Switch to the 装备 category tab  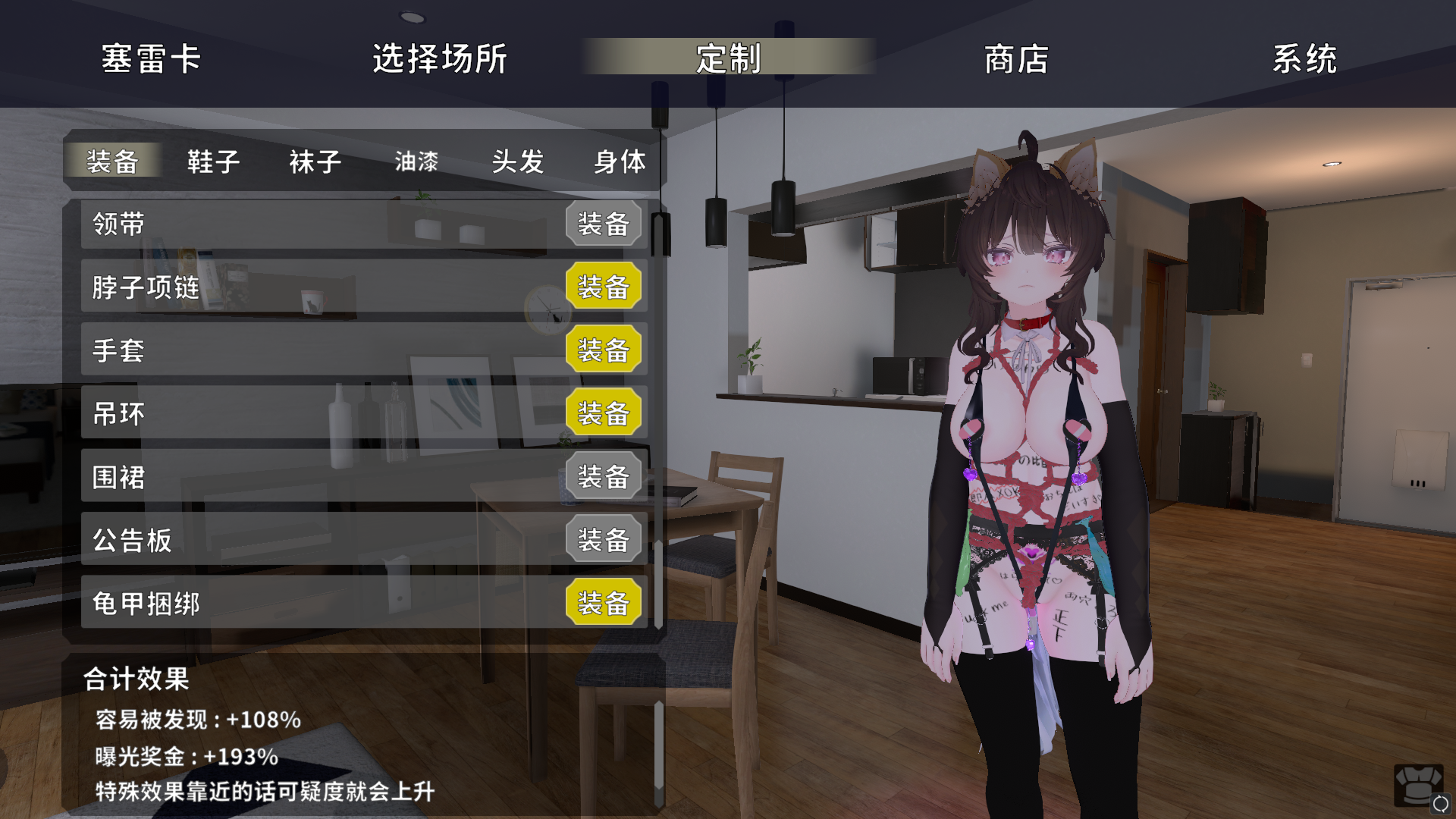(x=112, y=161)
